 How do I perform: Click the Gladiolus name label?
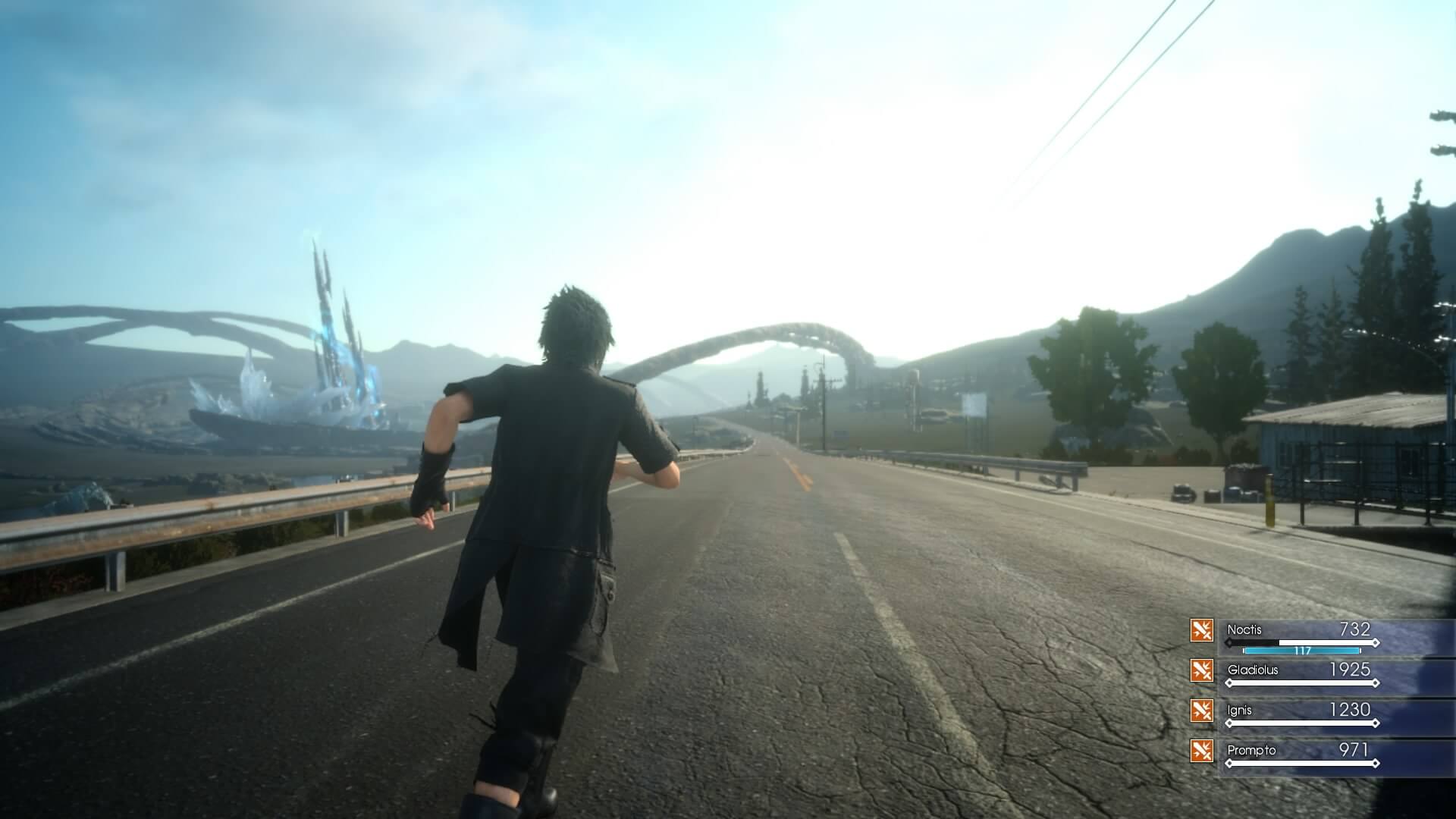(1254, 671)
